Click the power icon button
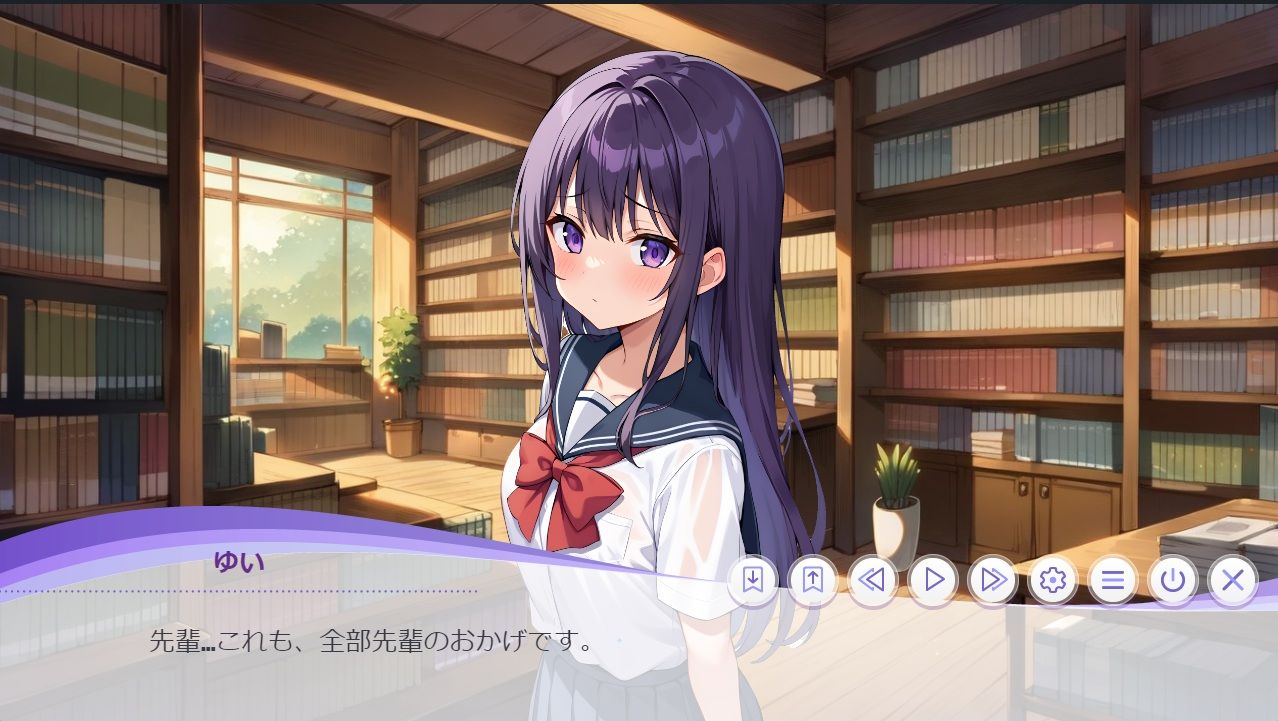 click(x=1173, y=580)
